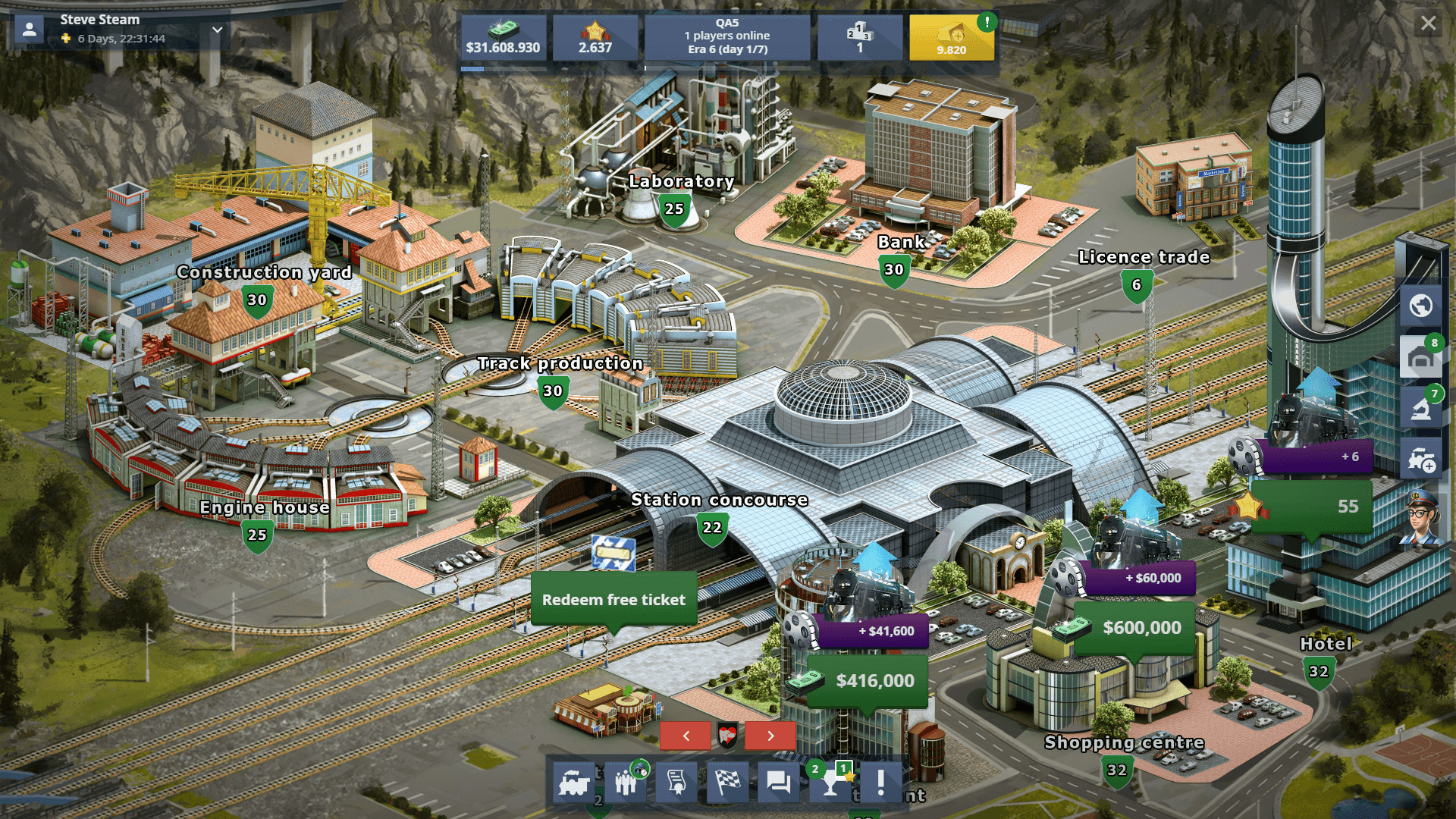Open the chequered flag competitions menu
Viewport: 1456px width, 819px height.
coord(727,782)
